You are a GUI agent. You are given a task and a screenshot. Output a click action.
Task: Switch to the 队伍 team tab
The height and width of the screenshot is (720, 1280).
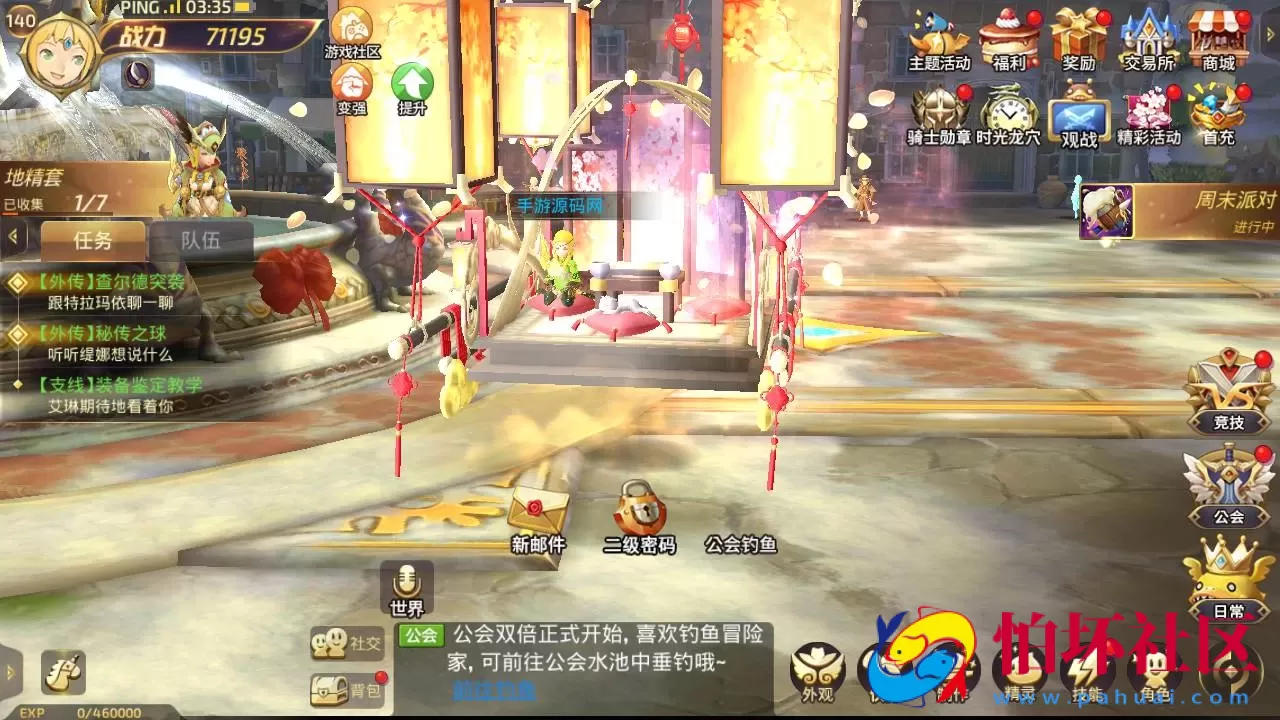pyautogui.click(x=202, y=242)
